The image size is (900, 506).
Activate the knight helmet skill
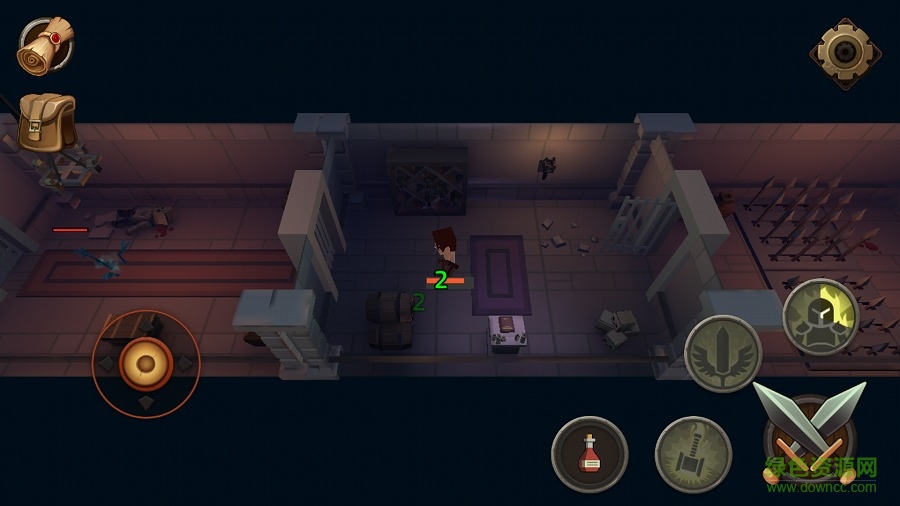click(820, 316)
